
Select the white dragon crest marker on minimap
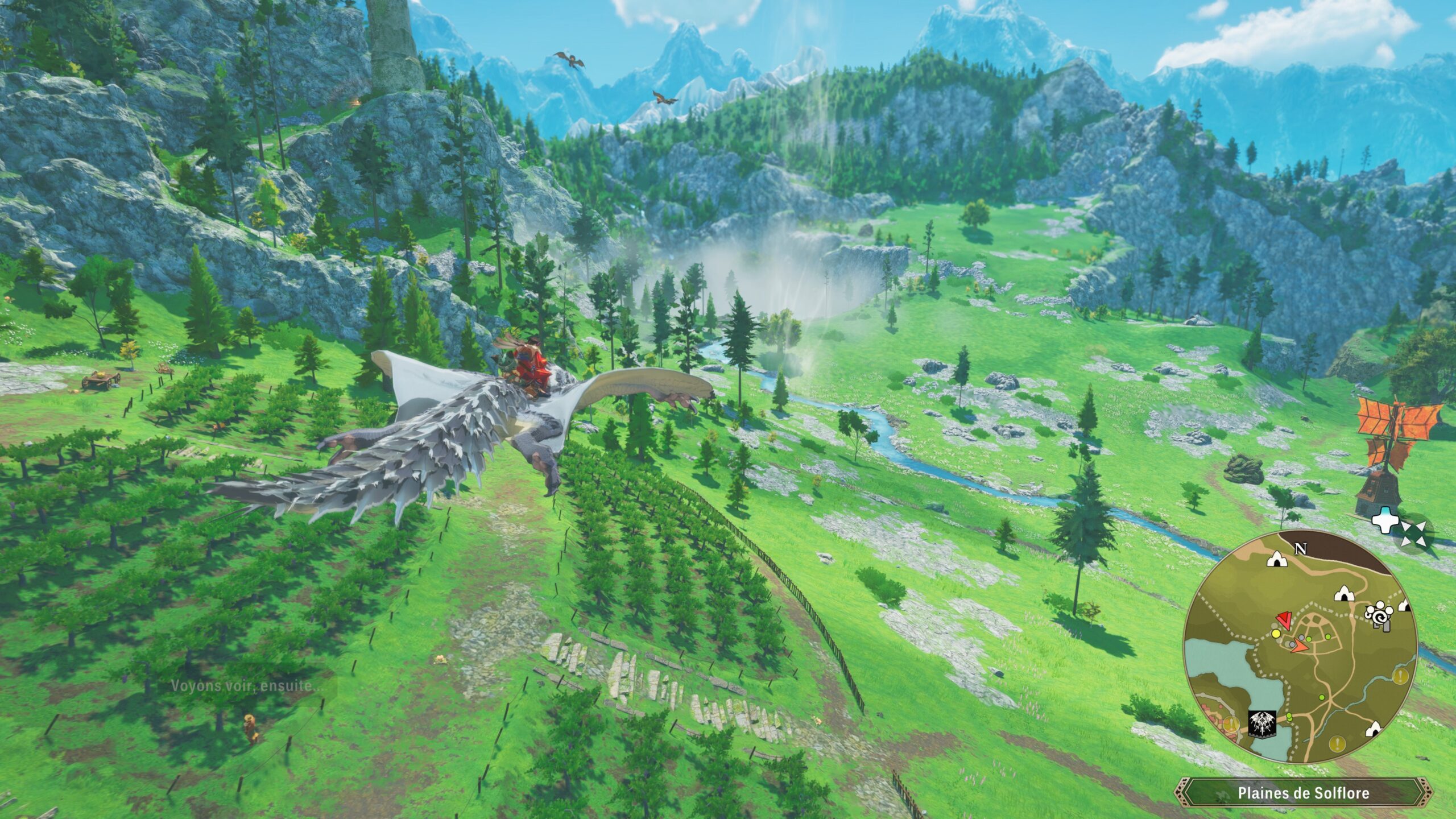coord(1263,724)
